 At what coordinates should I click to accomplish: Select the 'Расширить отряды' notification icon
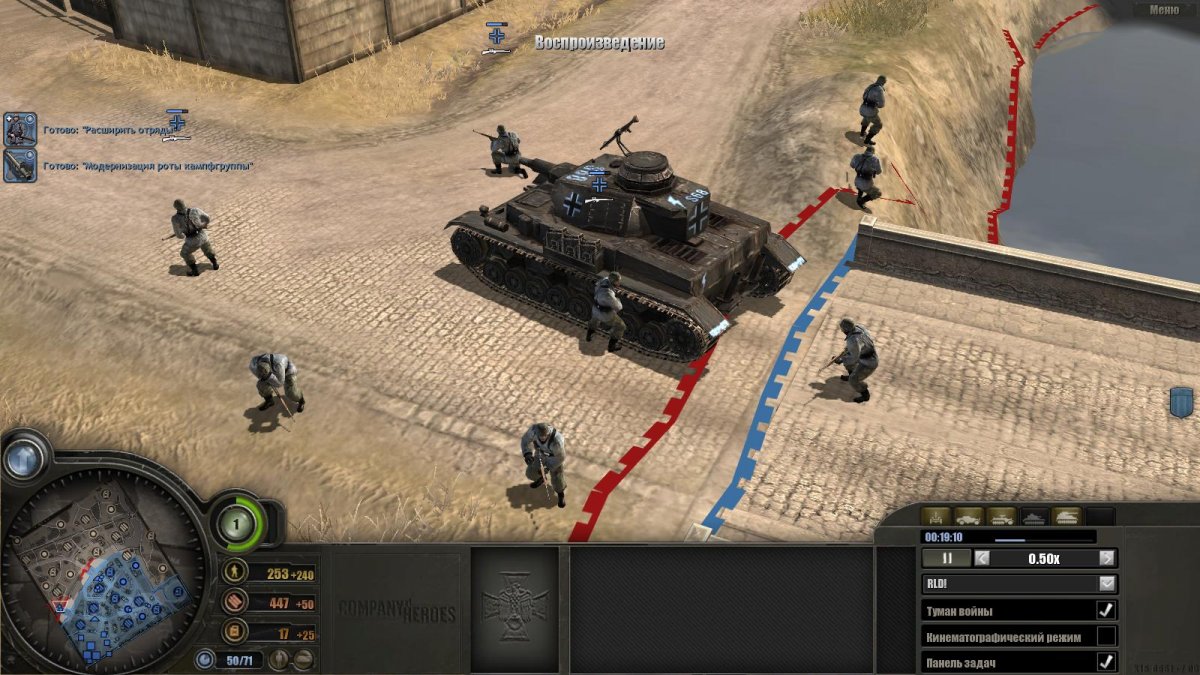pos(20,129)
